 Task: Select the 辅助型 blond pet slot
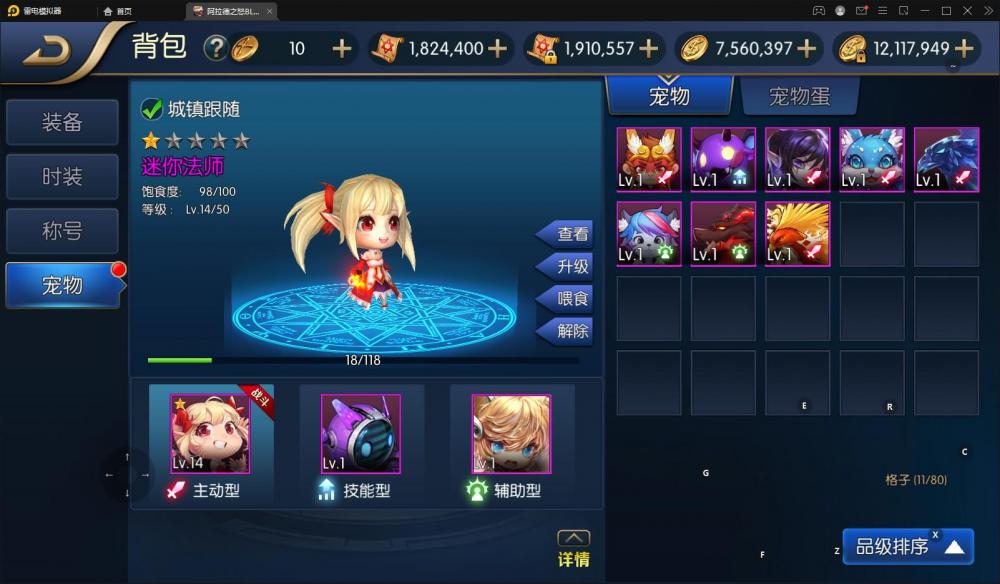click(510, 434)
